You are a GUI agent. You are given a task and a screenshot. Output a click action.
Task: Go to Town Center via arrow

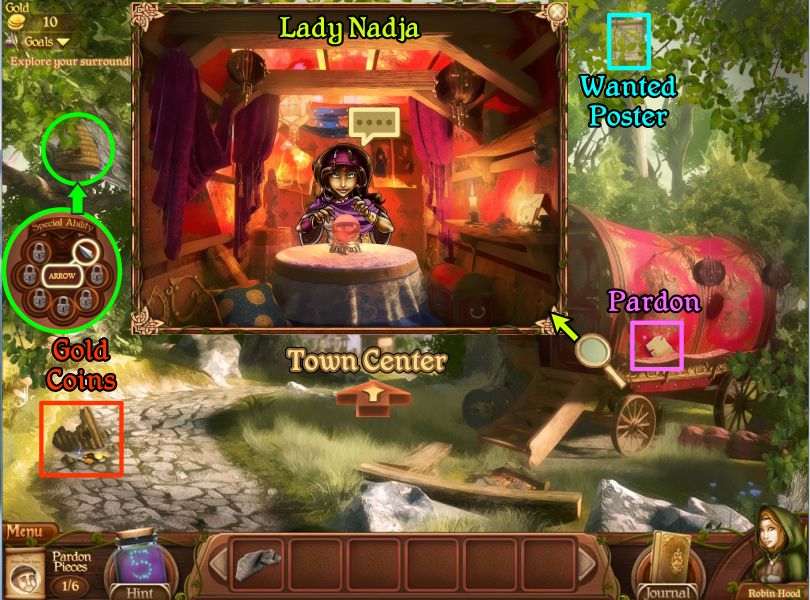(372, 396)
